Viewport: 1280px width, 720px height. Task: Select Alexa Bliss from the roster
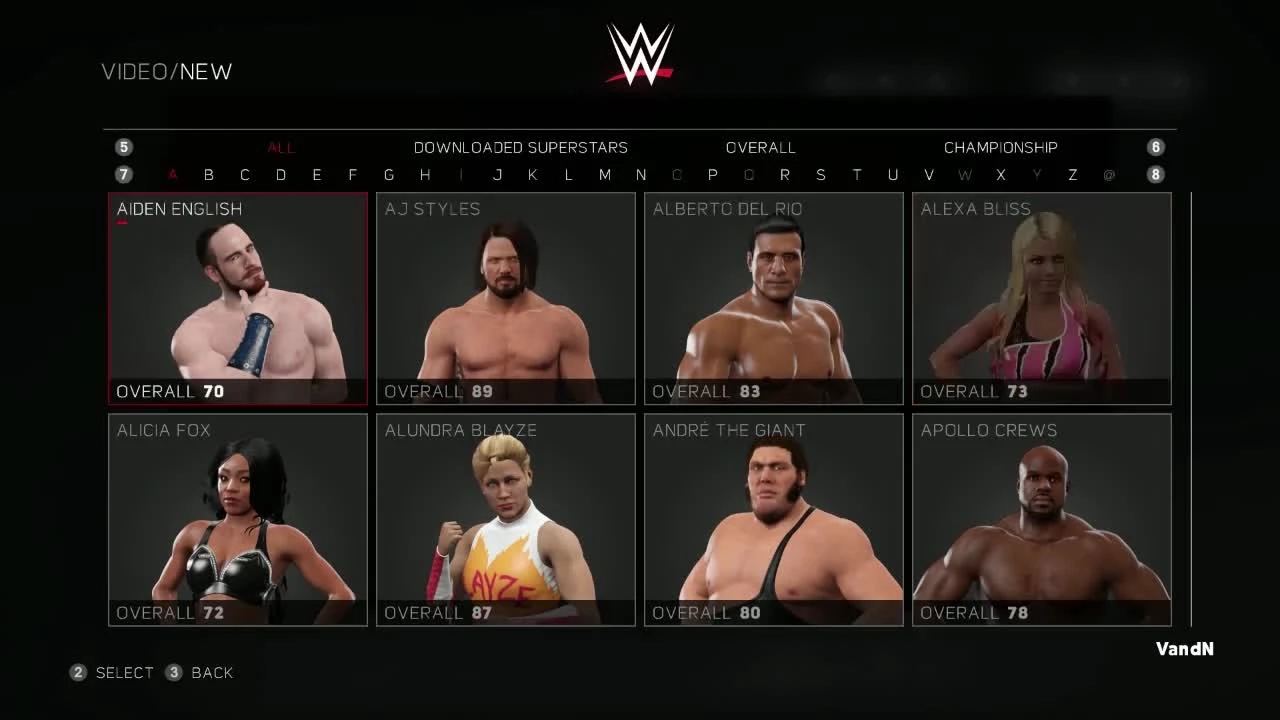[x=1041, y=300]
